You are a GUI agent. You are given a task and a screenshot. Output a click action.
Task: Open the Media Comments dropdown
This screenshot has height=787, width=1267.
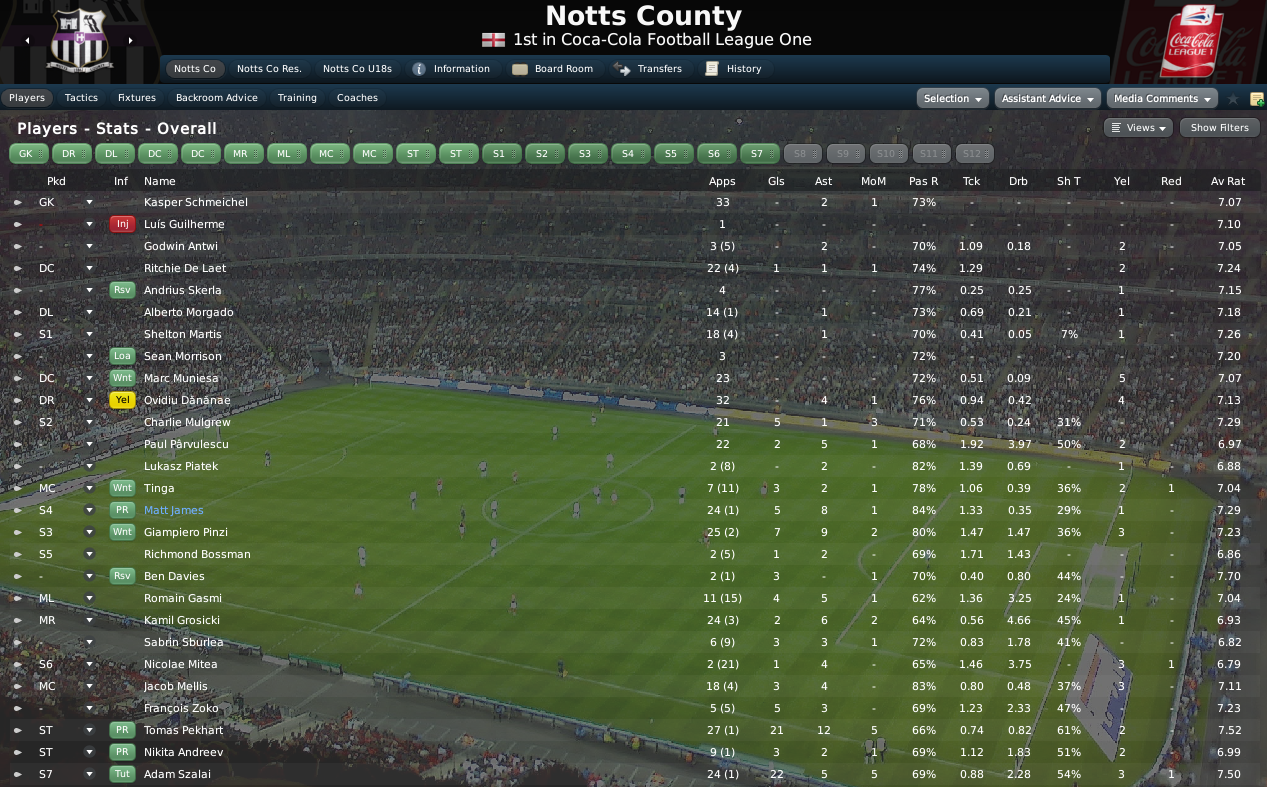coord(1161,98)
